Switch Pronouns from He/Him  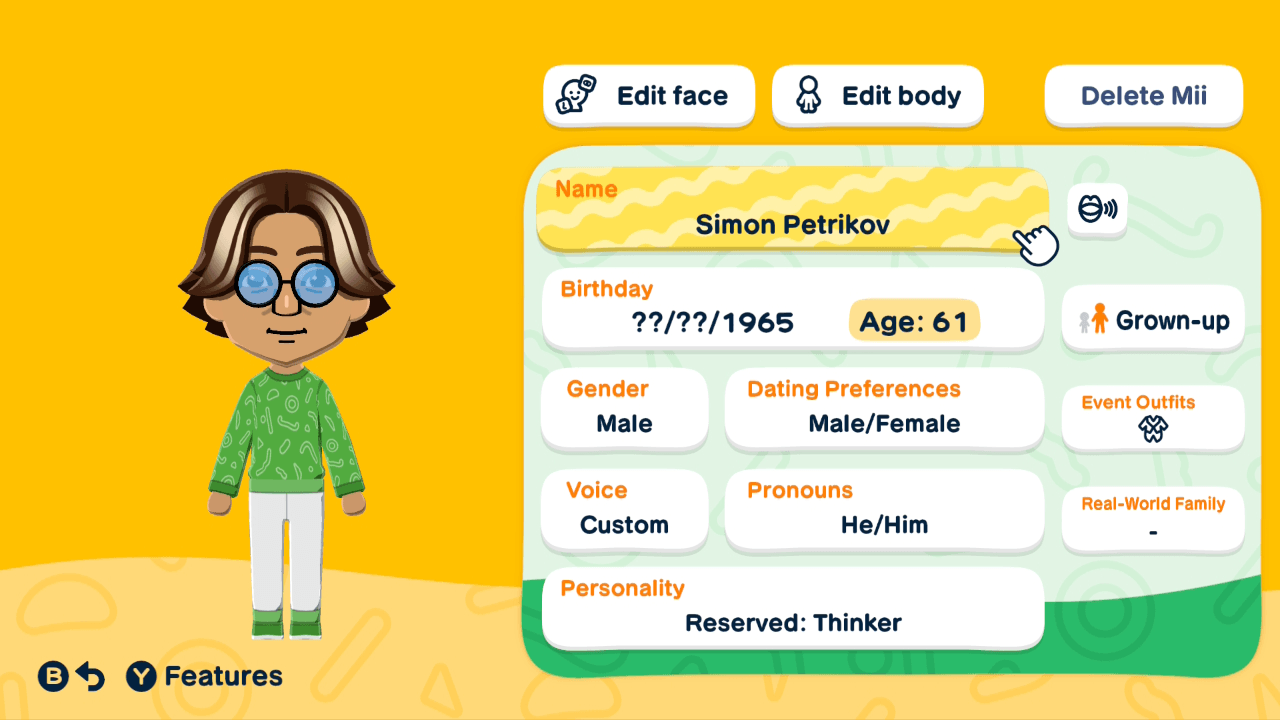point(884,510)
